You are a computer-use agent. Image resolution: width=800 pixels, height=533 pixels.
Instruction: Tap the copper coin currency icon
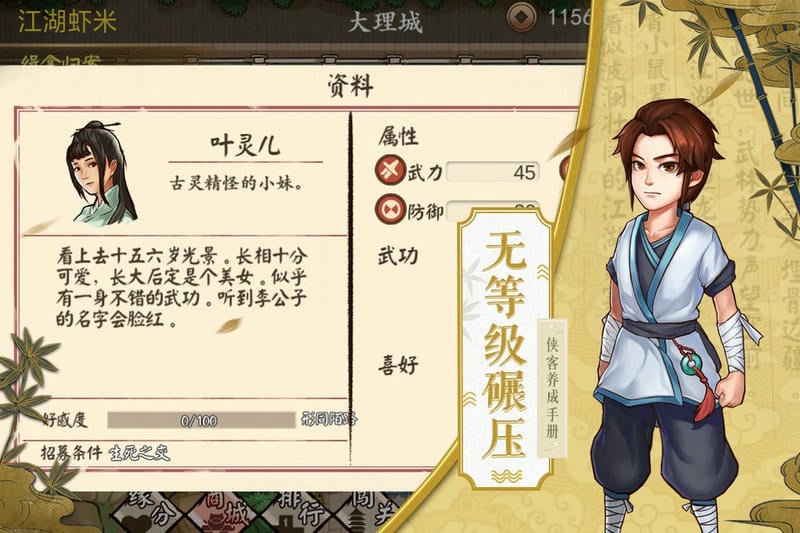[x=521, y=17]
